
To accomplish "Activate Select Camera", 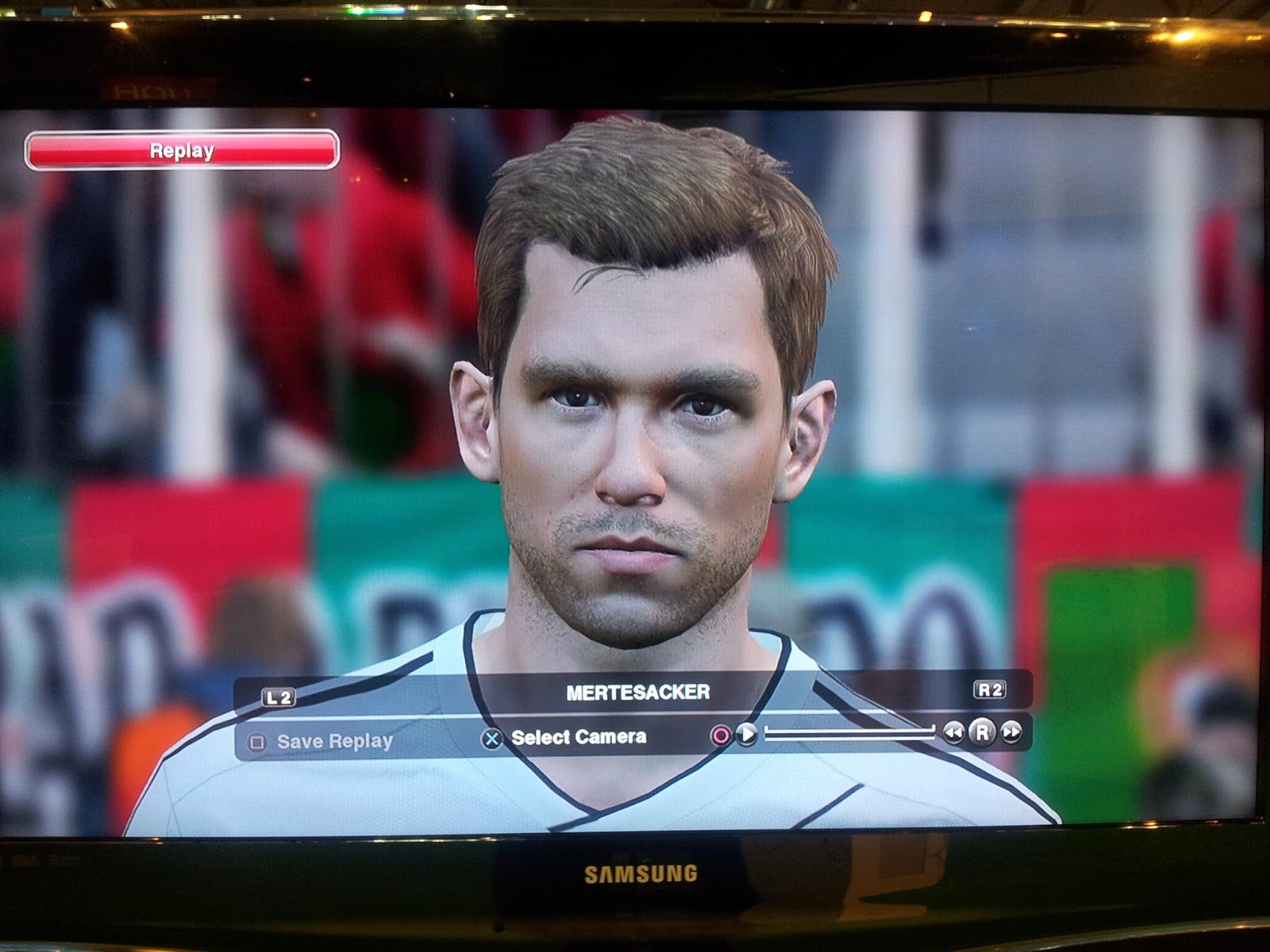I will 578,739.
